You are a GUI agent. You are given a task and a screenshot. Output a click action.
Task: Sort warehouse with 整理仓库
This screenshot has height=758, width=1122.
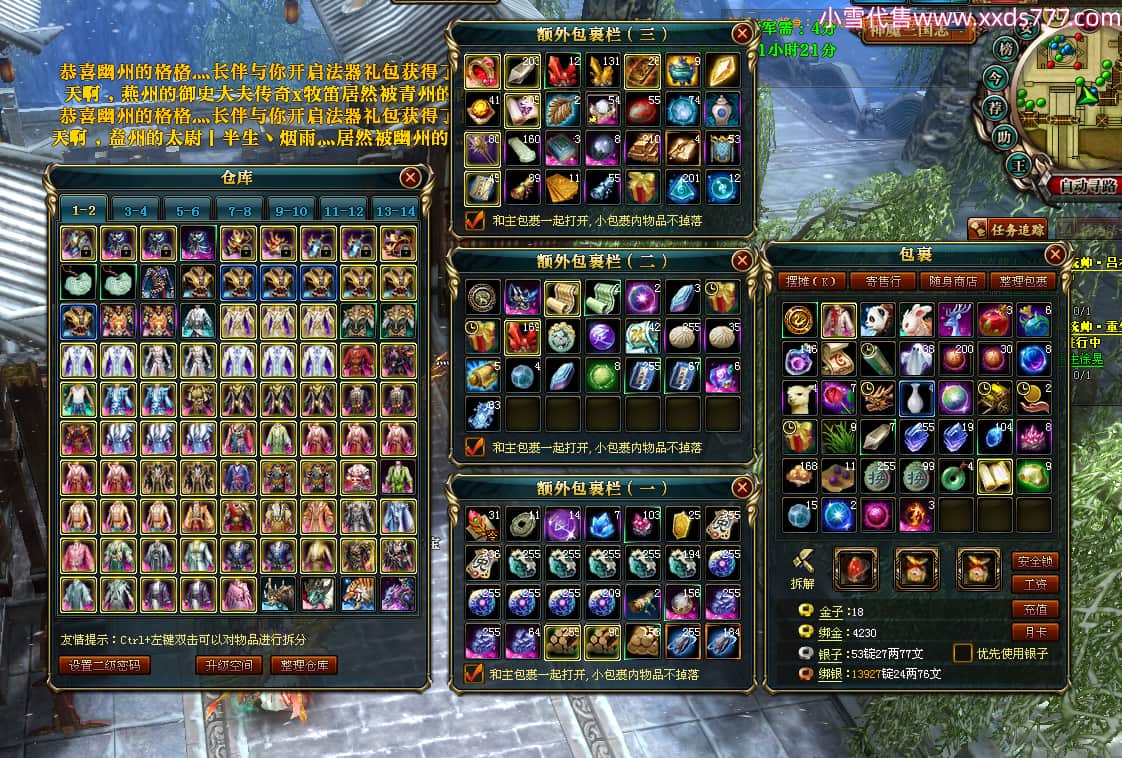(x=304, y=665)
